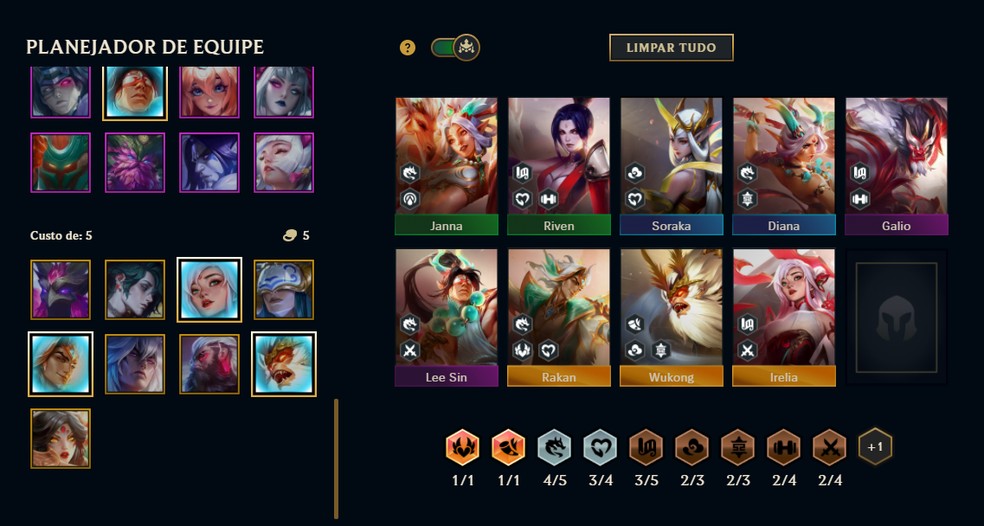Screen dimensions: 984x526
Task: Select the Irelia champion card
Action: coord(783,317)
